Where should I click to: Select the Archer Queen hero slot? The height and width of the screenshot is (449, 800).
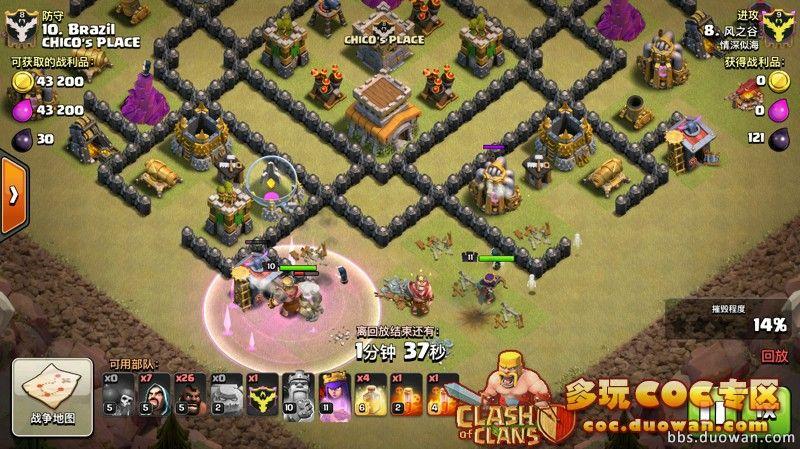click(x=334, y=396)
